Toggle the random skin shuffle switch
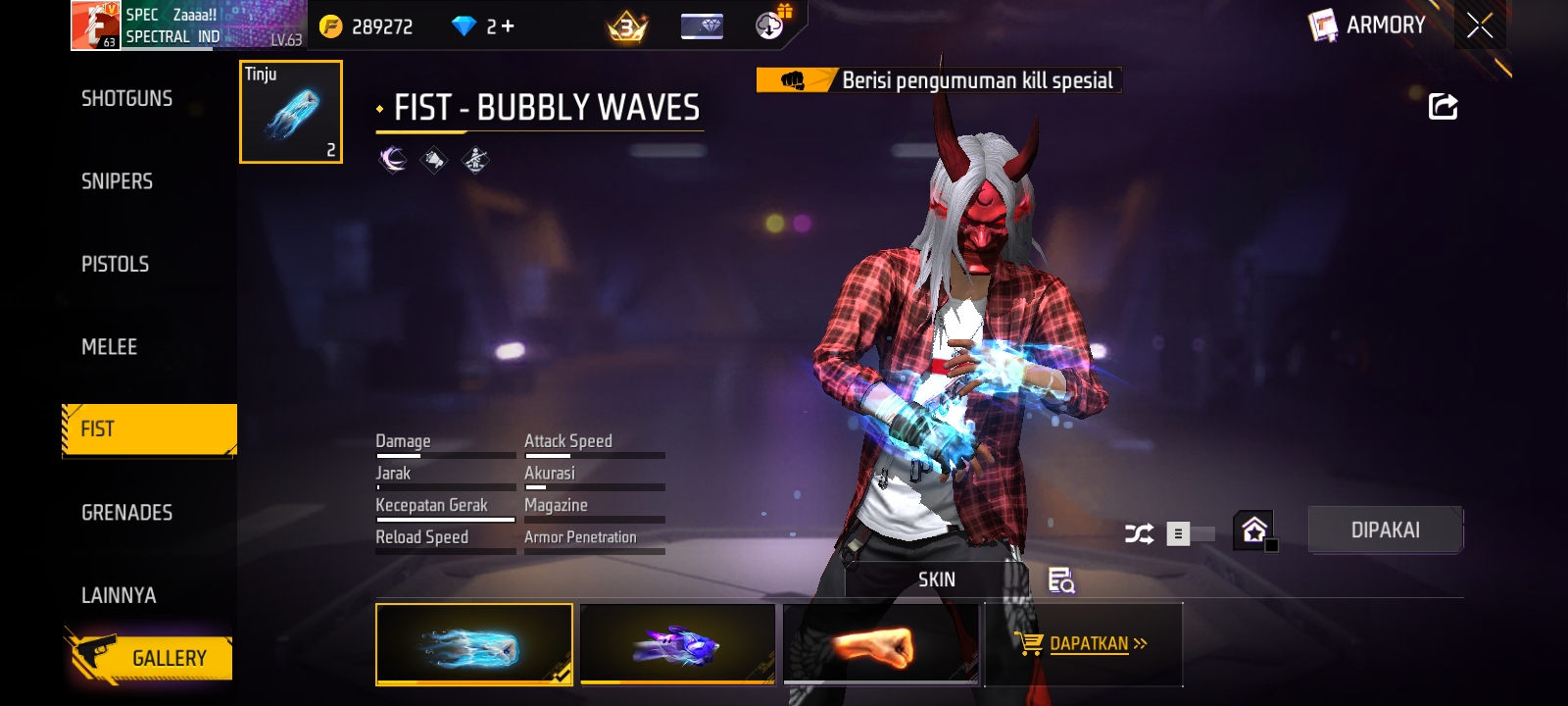 click(x=1189, y=533)
